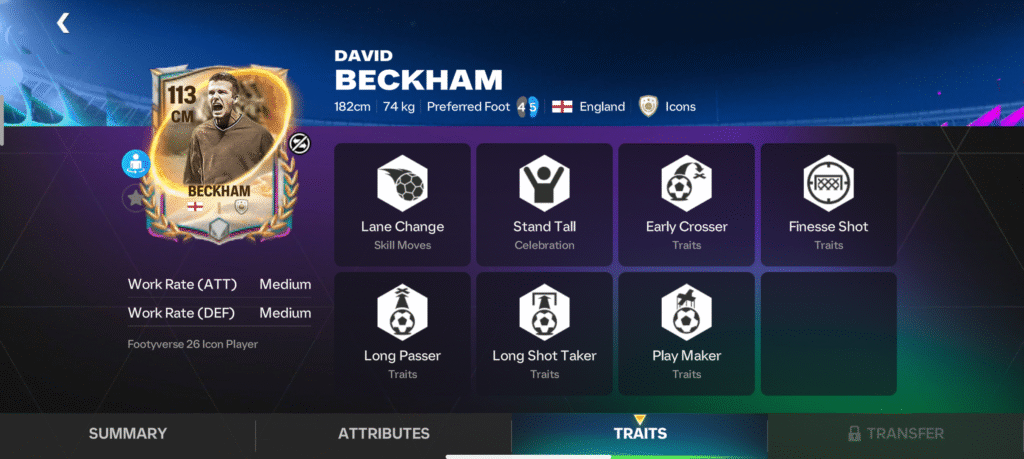Click the locked Transfer tab
Image resolution: width=1024 pixels, height=459 pixels.
pyautogui.click(x=895, y=434)
